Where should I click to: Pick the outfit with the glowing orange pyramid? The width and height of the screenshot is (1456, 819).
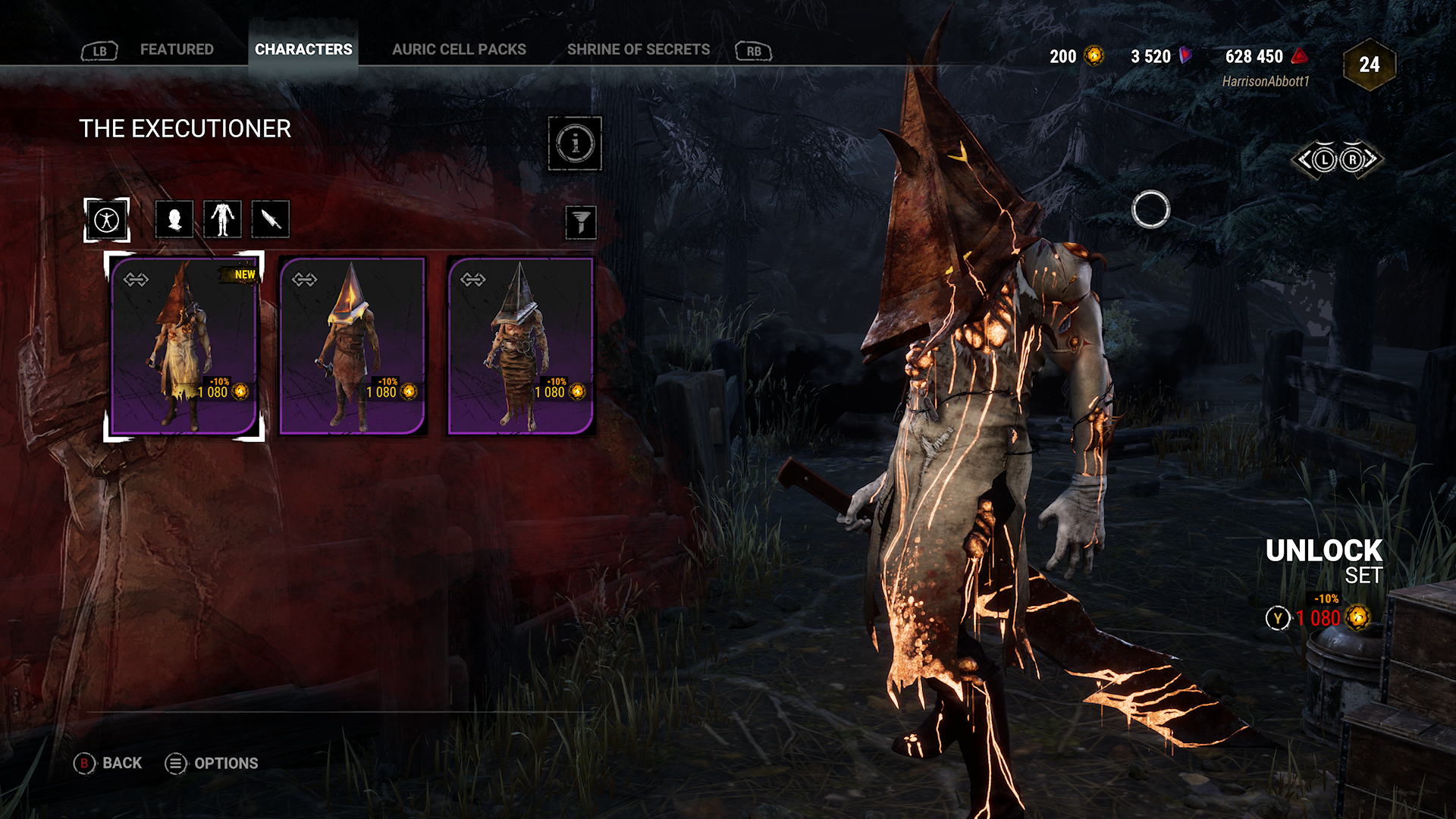(x=353, y=346)
